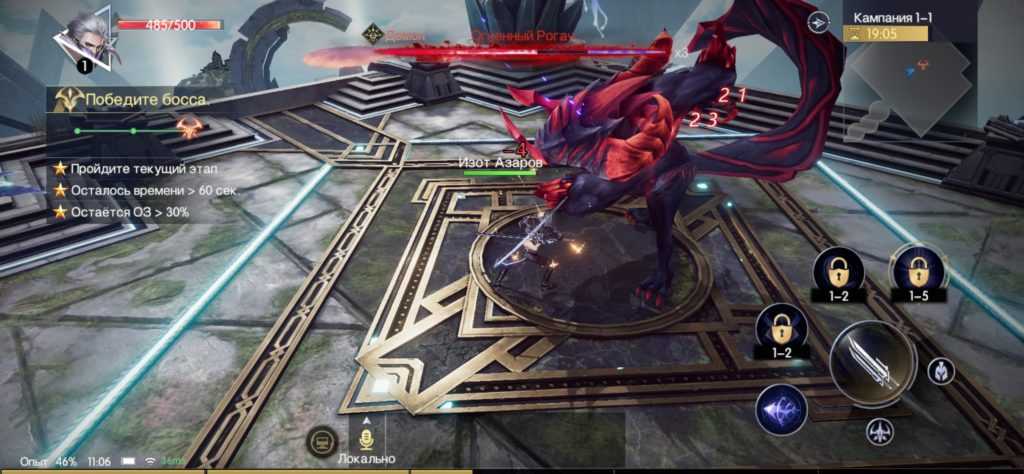Open the chat window button
The width and height of the screenshot is (1024, 474).
click(322, 439)
